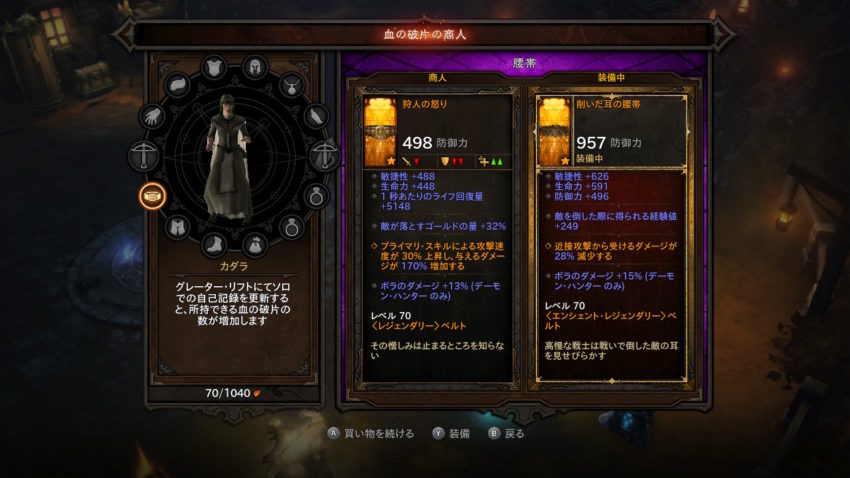Open the pouch category icon

point(254,244)
